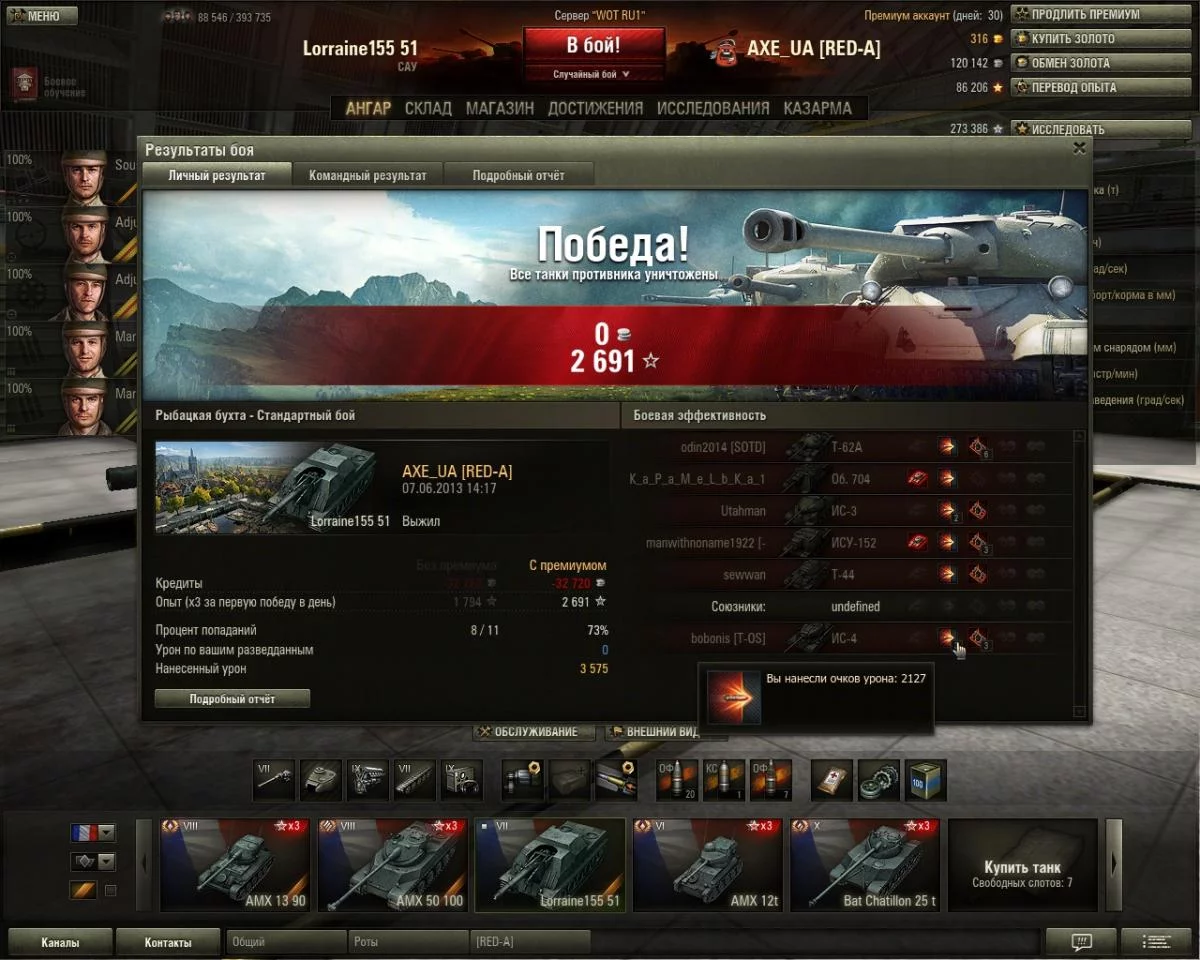Open the Случайный бой battle type dropdown
Image resolution: width=1200 pixels, height=960 pixels.
coord(593,74)
